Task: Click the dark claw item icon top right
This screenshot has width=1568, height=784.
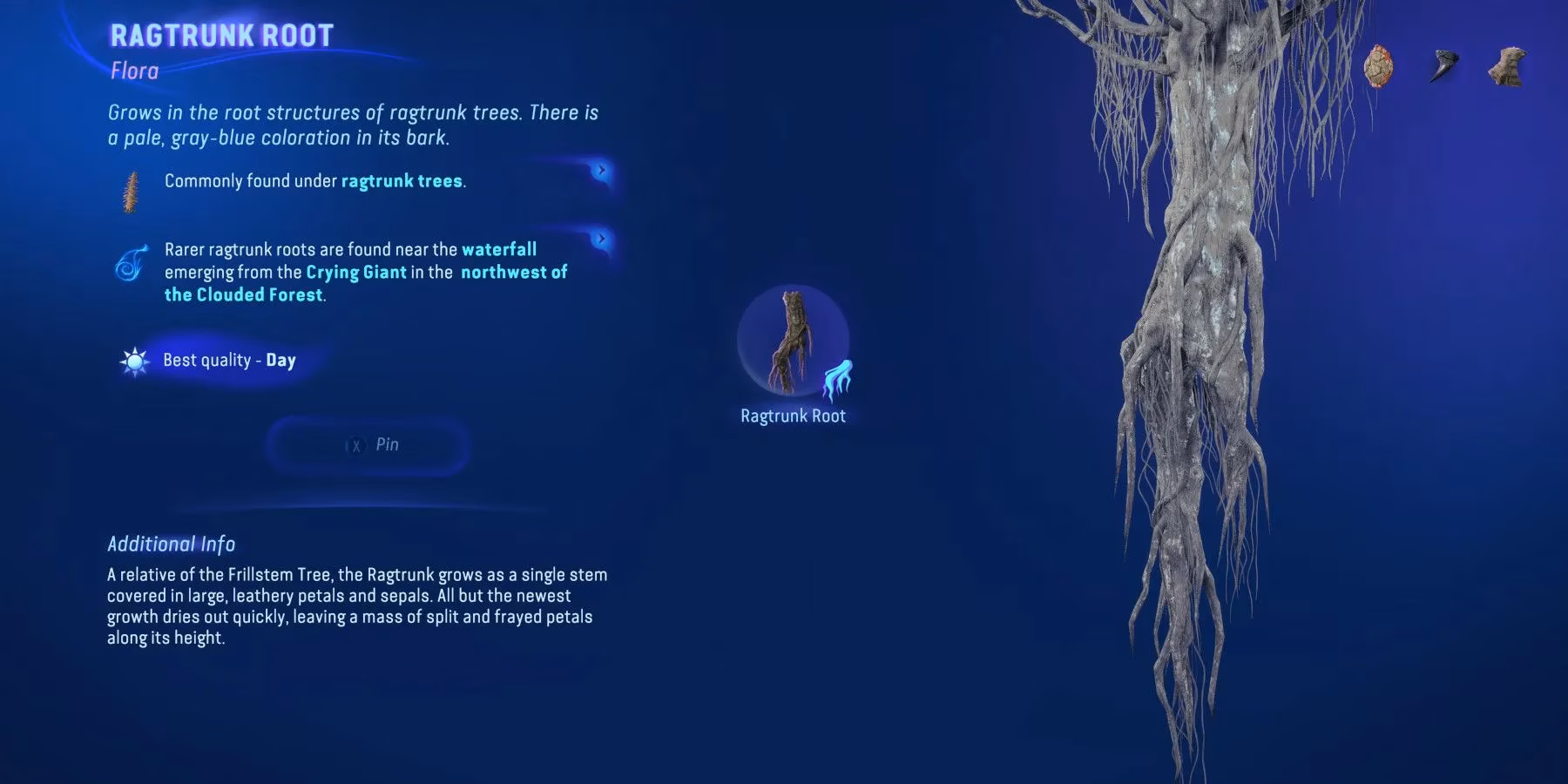Action: (1444, 65)
